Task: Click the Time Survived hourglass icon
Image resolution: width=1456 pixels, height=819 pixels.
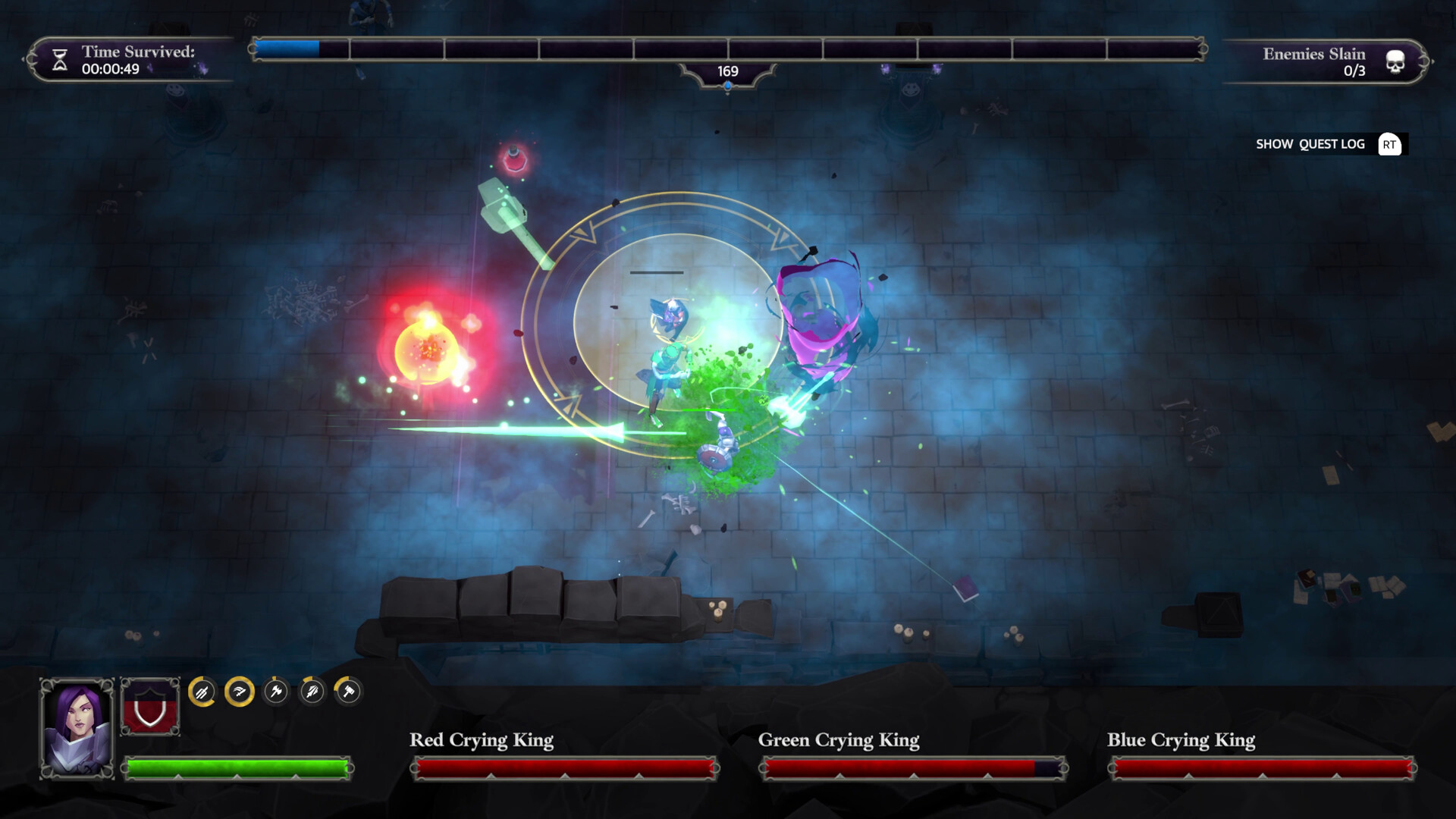Action: (x=60, y=60)
